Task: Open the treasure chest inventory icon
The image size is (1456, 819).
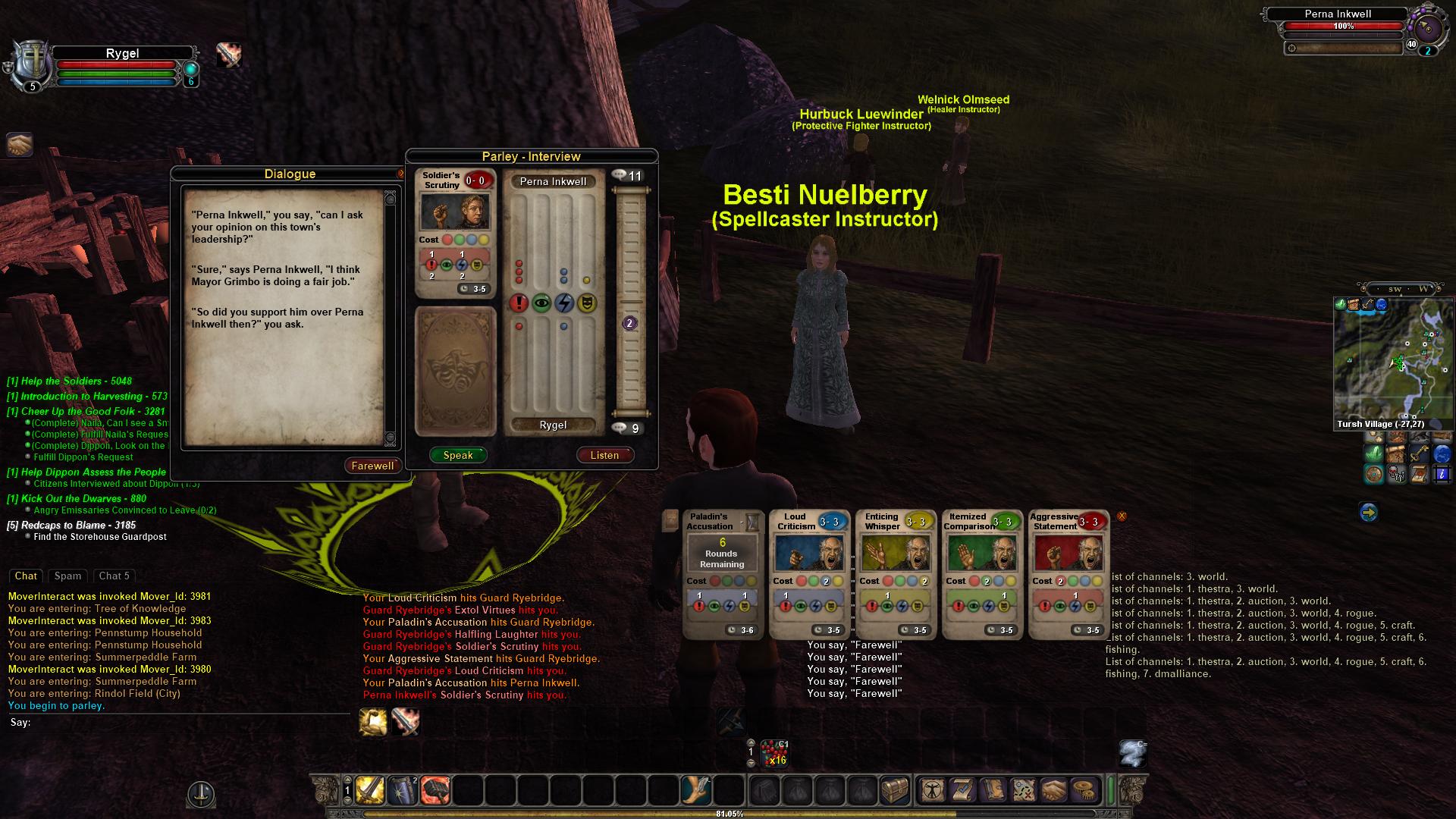Action: (x=895, y=791)
